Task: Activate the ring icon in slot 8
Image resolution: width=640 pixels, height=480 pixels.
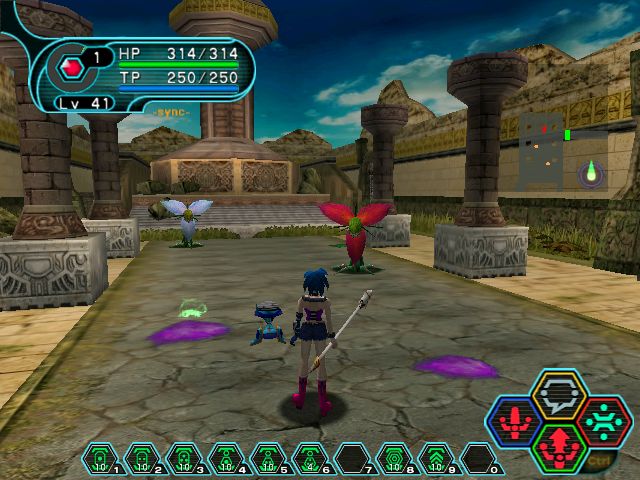Action: 394,459
